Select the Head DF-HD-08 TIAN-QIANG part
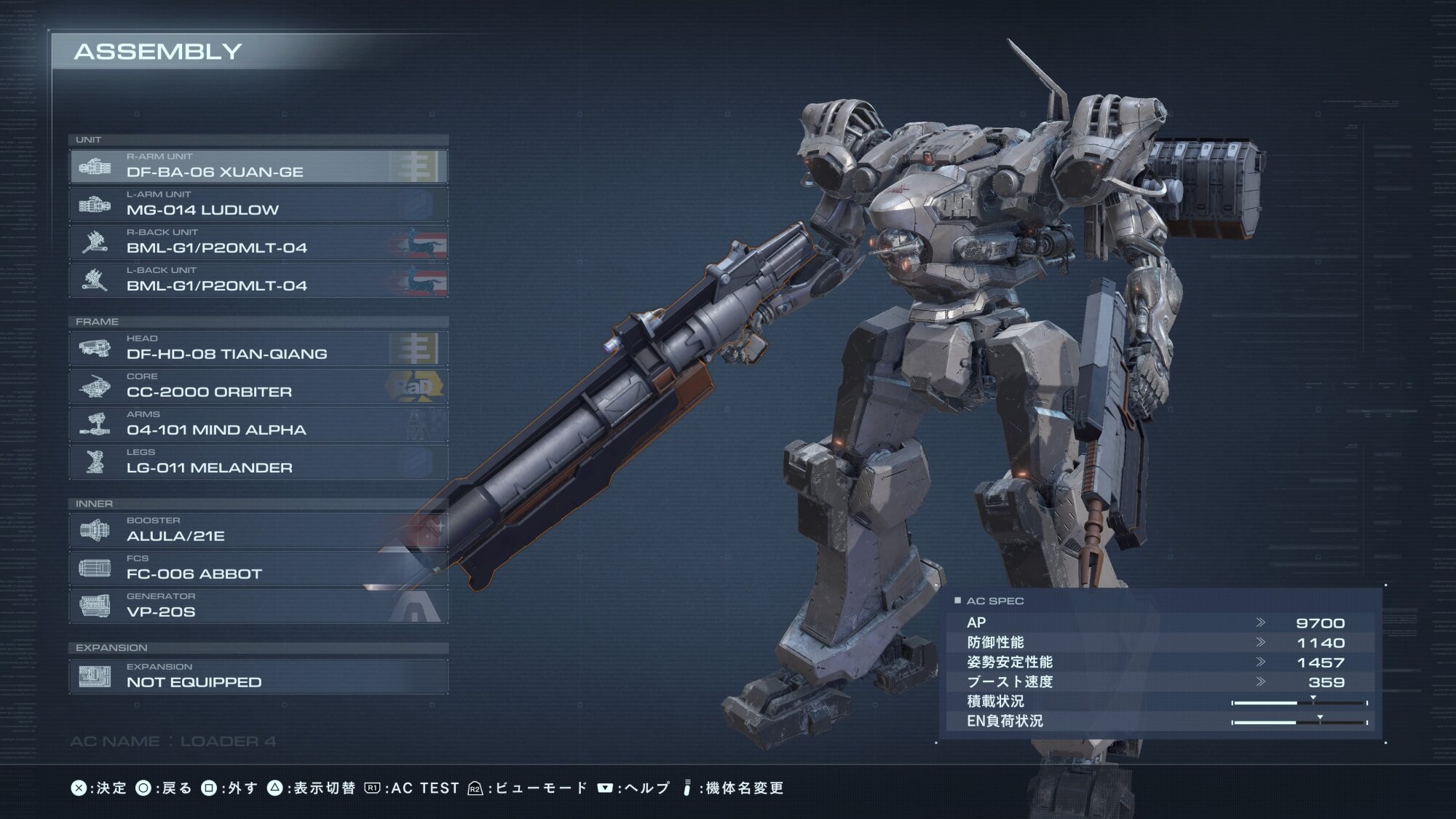 click(x=258, y=348)
